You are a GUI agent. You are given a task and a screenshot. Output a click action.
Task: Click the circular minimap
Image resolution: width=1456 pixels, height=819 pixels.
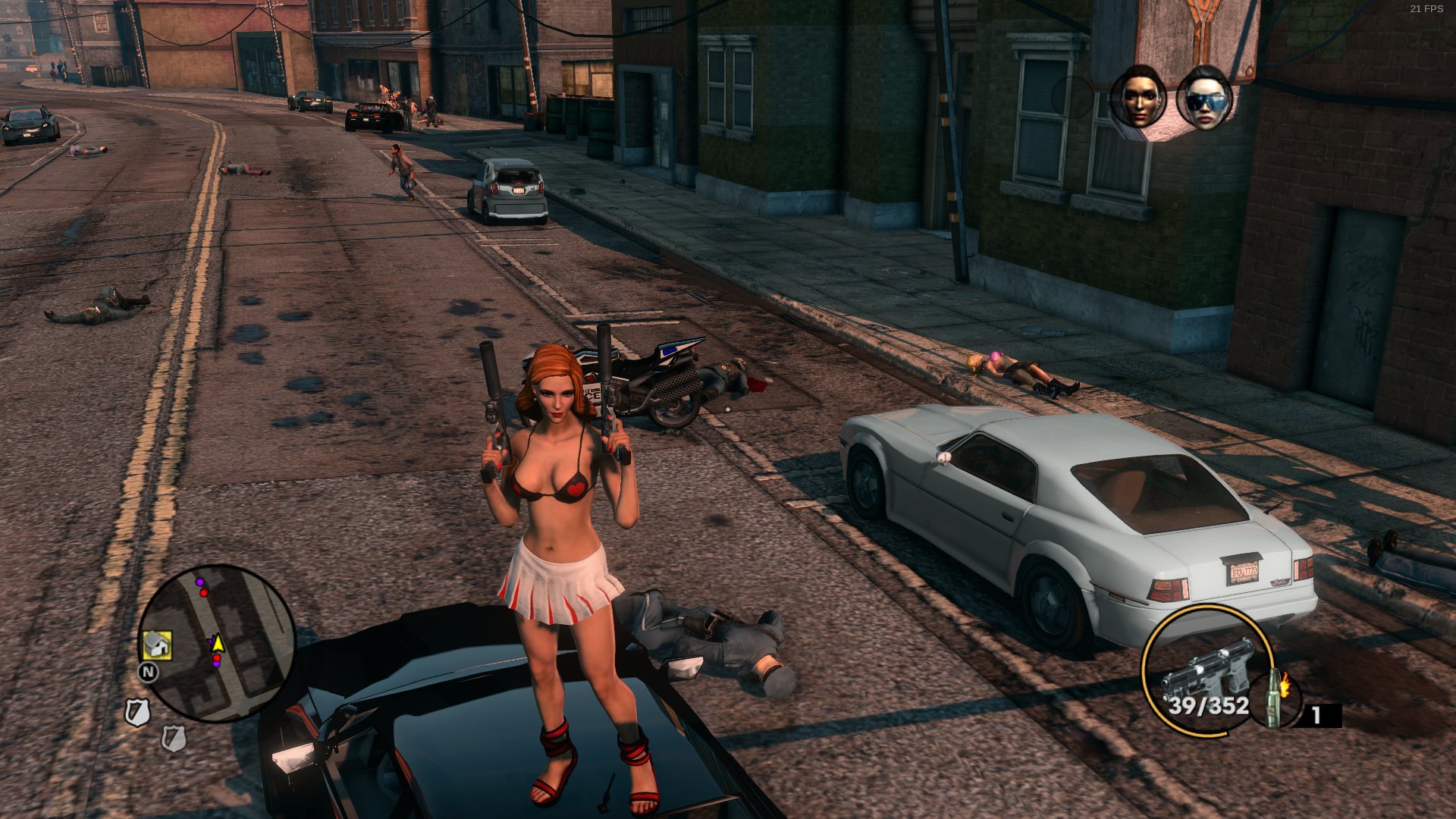(x=218, y=643)
